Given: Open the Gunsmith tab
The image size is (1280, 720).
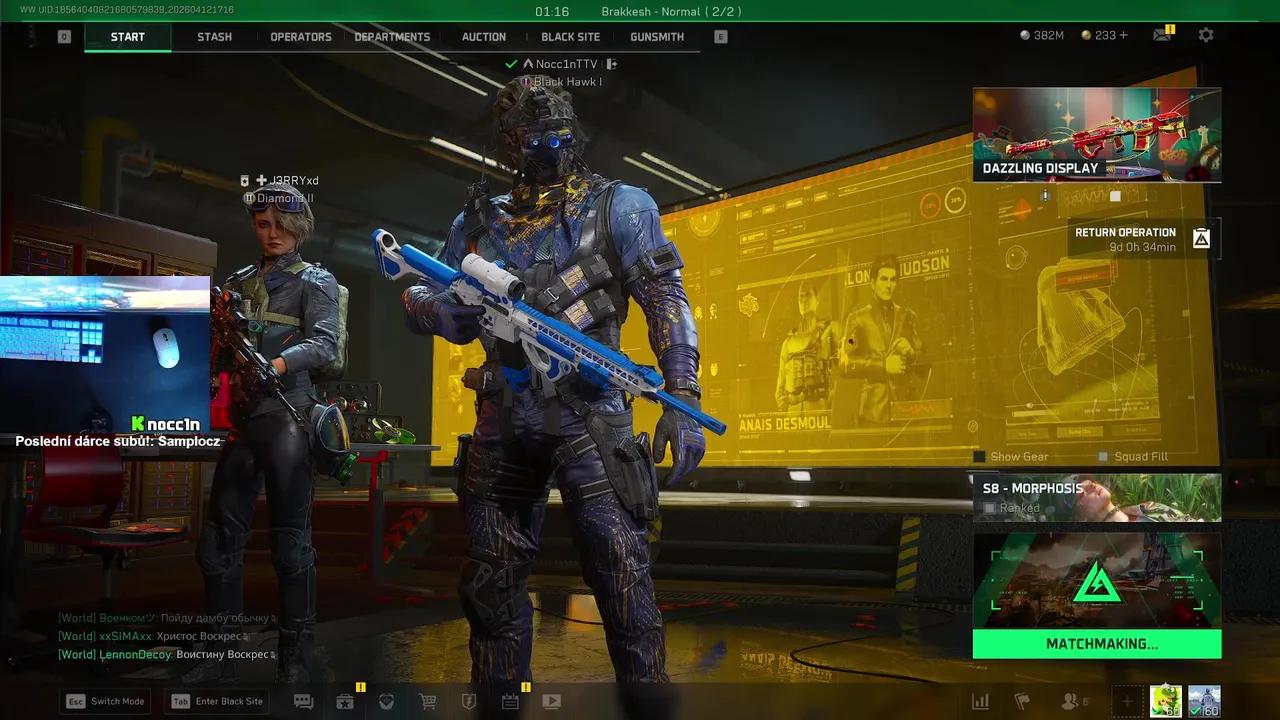Looking at the screenshot, I should coord(657,37).
